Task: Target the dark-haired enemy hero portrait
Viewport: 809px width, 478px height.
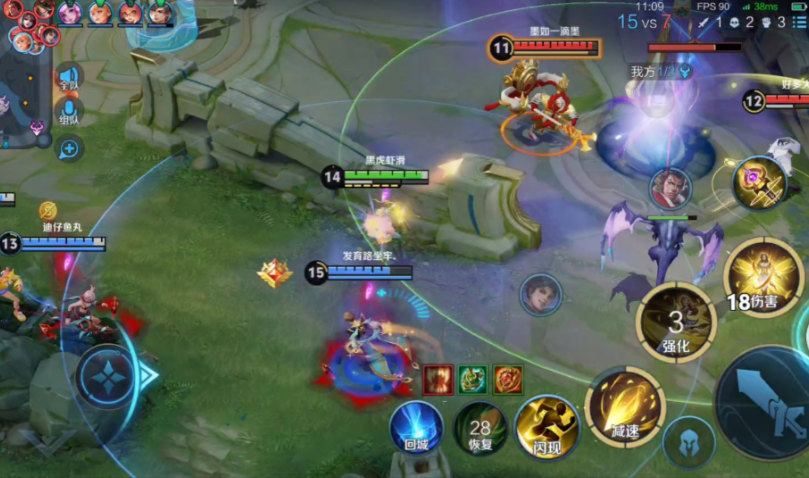Action: (541, 295)
